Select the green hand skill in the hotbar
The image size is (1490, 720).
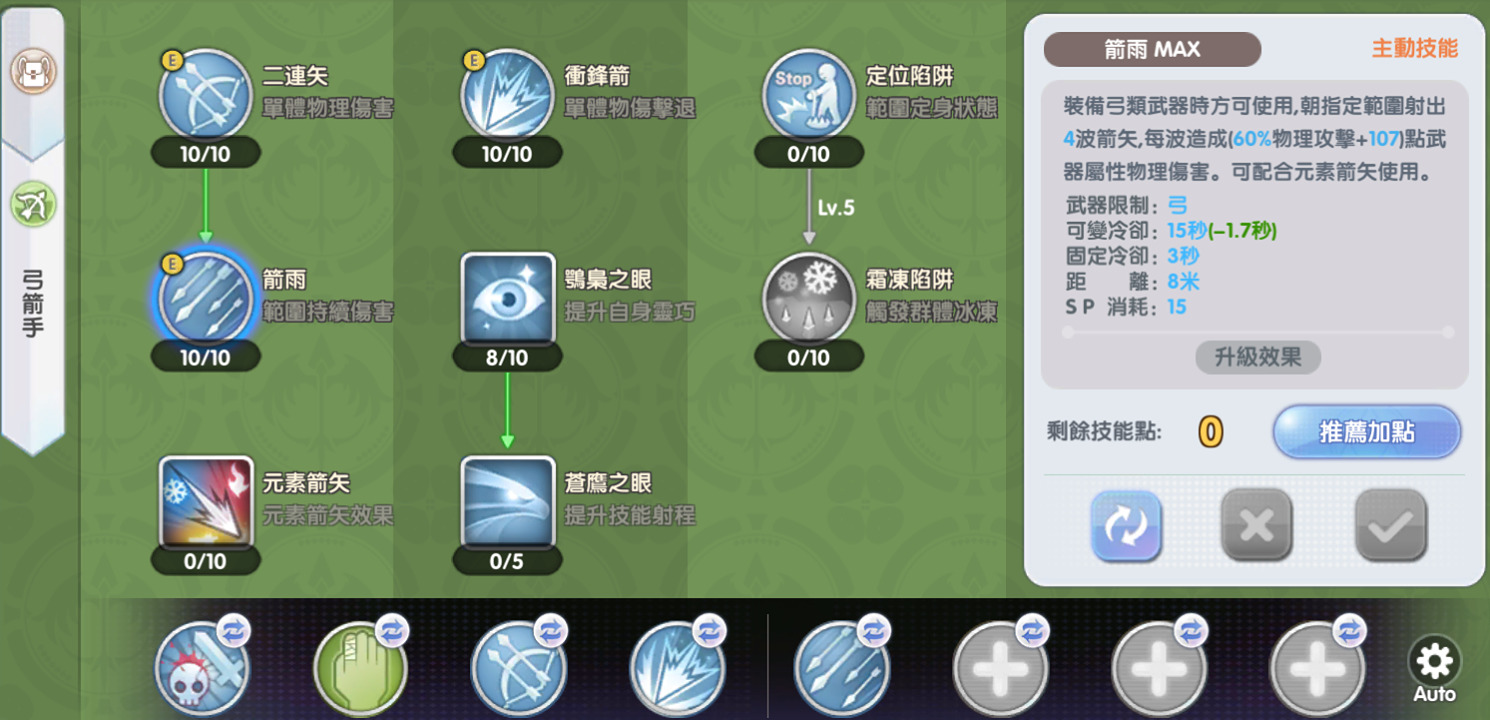[x=359, y=668]
